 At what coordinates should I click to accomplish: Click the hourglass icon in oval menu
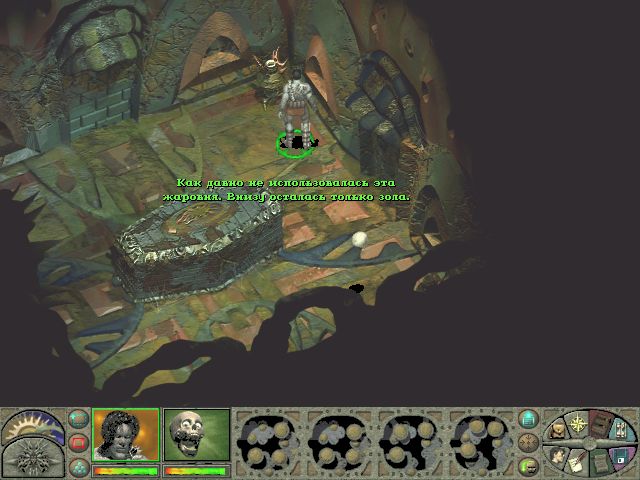click(623, 430)
